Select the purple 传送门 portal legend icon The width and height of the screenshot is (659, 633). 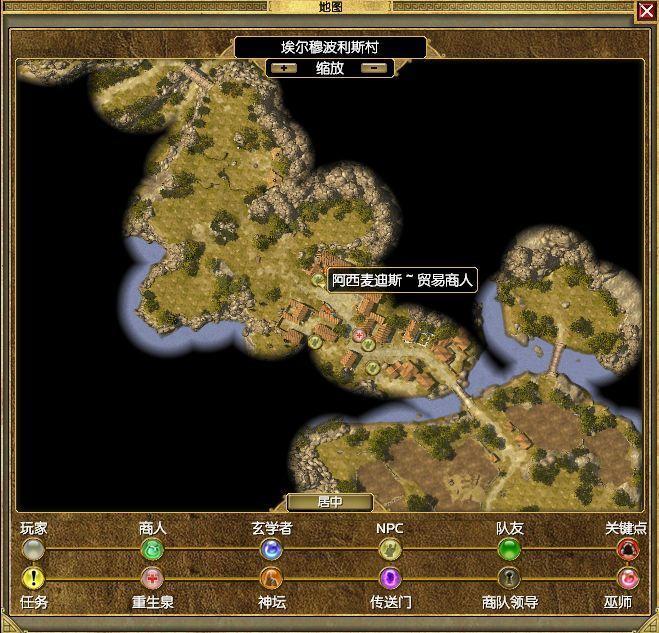pos(389,578)
